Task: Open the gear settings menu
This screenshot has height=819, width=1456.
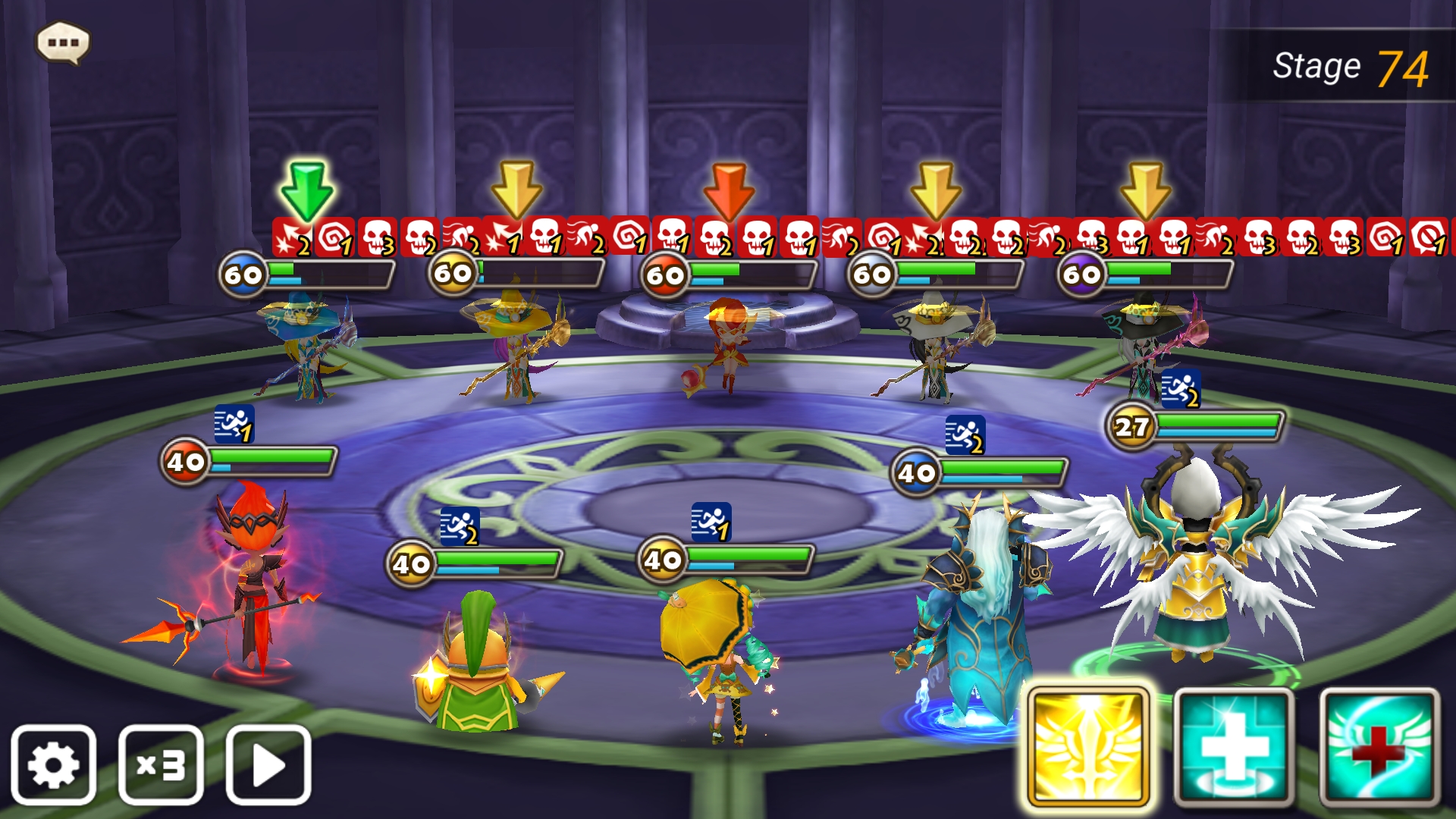Action: tap(53, 764)
